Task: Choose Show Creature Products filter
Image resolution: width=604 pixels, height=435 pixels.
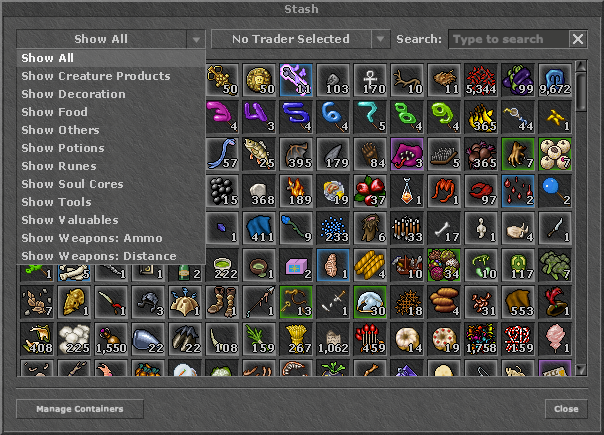Action: [x=96, y=76]
